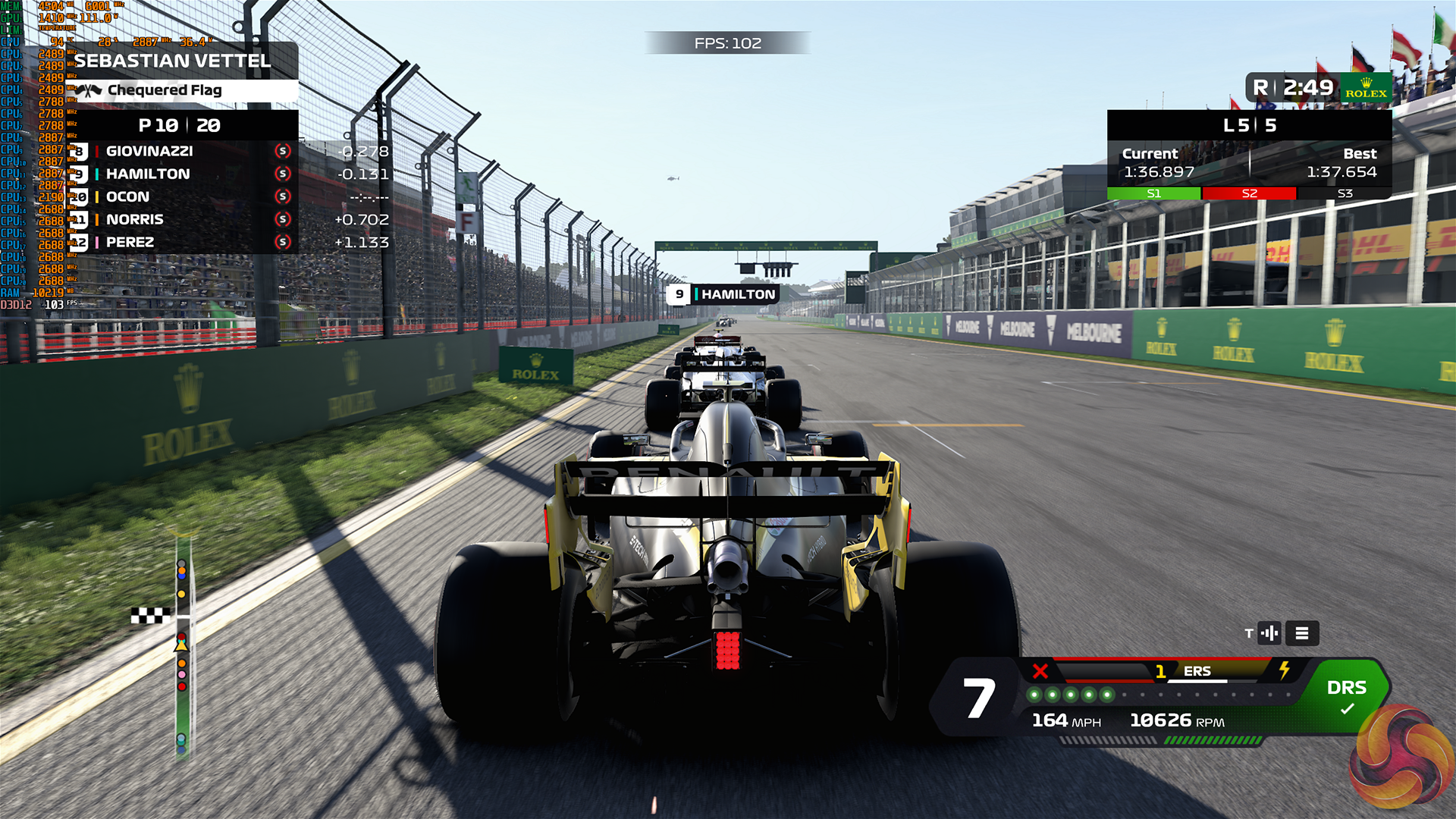Click the vertical track position minimap
1456x819 pixels.
(182, 645)
